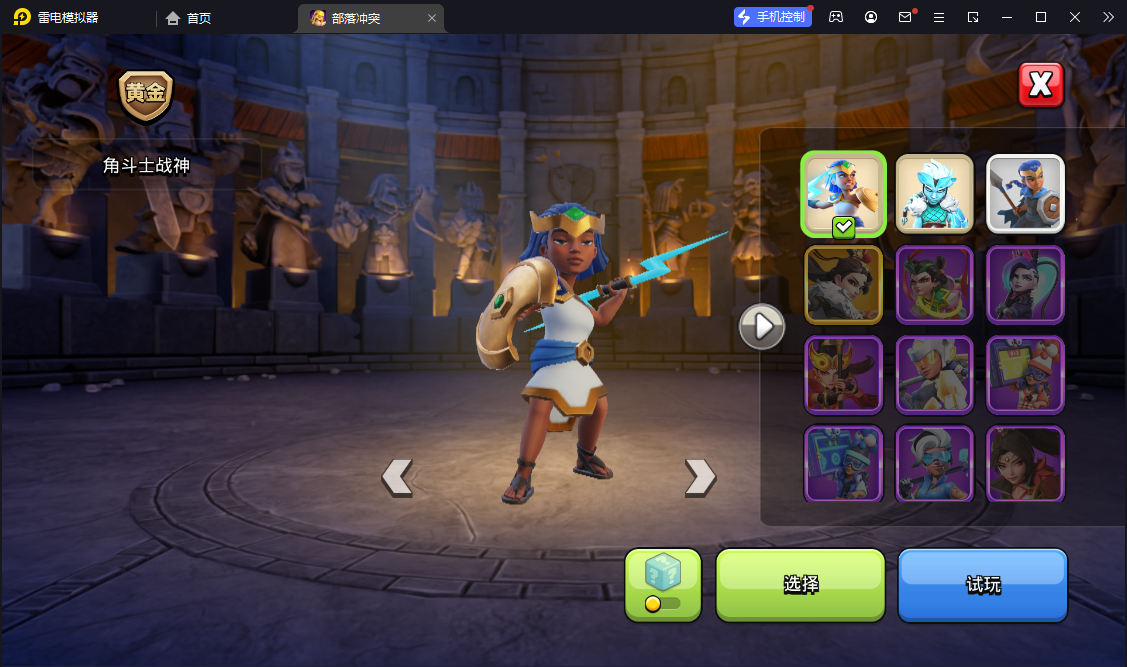1127x667 pixels.
Task: Choose the icy blue queen skin thumbnail
Action: 934,194
